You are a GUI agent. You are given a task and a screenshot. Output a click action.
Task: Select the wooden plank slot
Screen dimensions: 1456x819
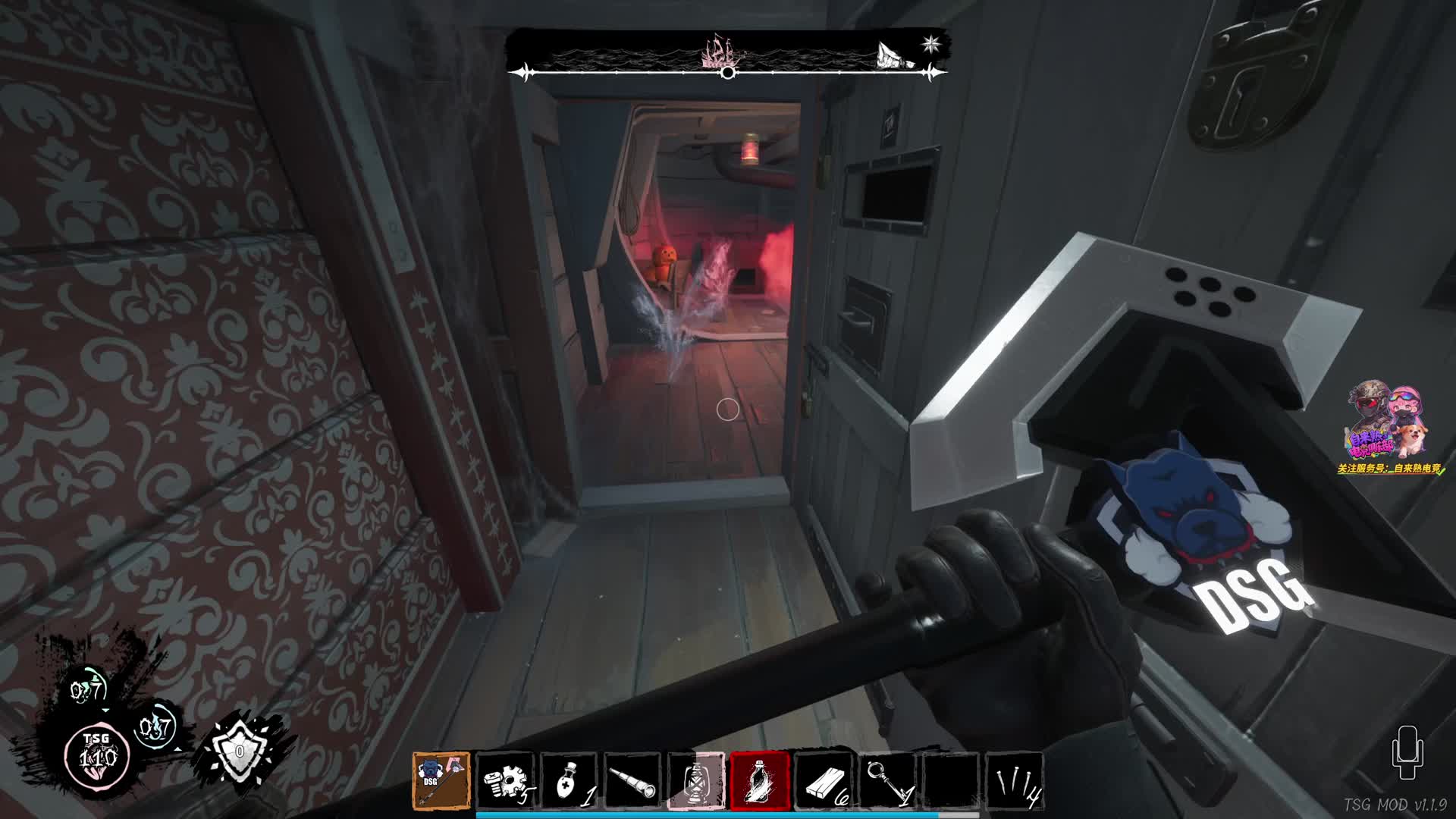click(824, 781)
